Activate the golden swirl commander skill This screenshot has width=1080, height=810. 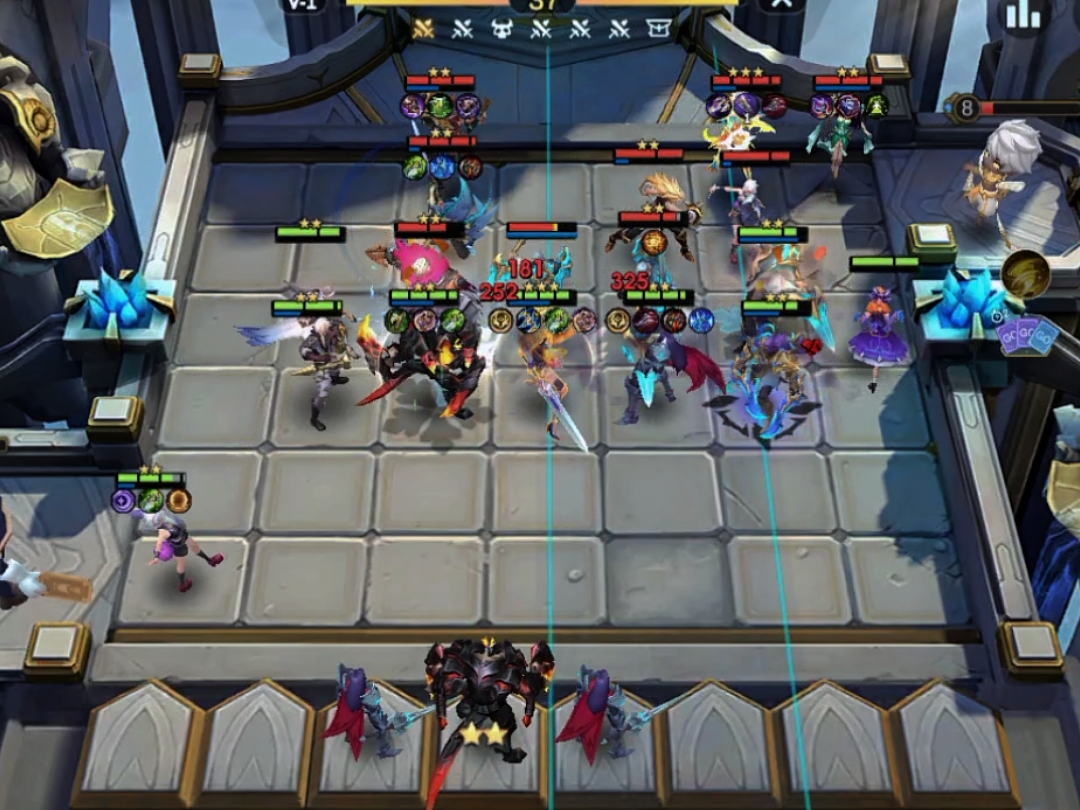1024,273
